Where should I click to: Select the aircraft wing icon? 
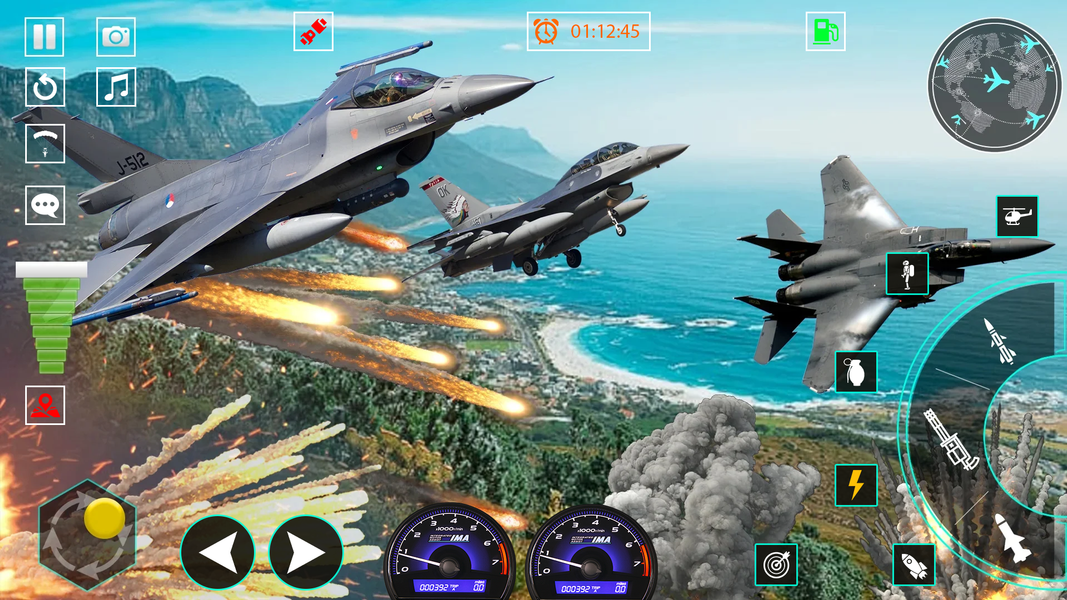point(45,144)
